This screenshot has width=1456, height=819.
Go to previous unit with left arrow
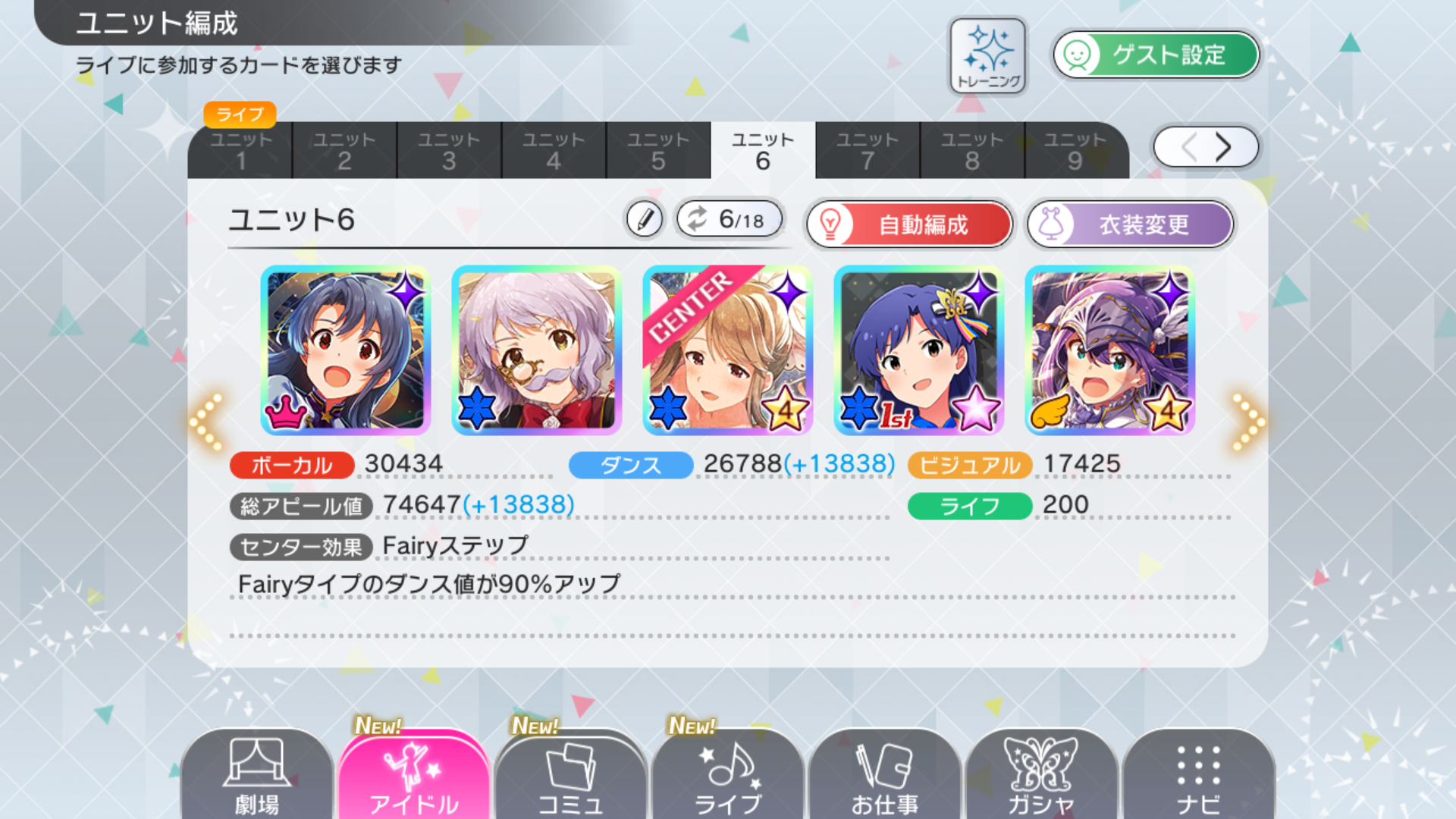tap(206, 421)
